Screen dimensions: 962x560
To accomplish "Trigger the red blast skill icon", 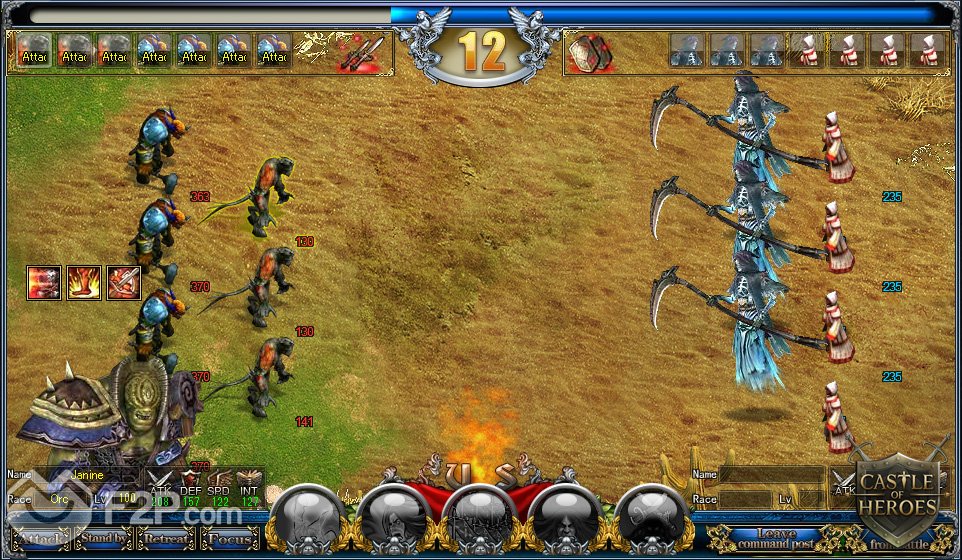I will click(x=44, y=284).
